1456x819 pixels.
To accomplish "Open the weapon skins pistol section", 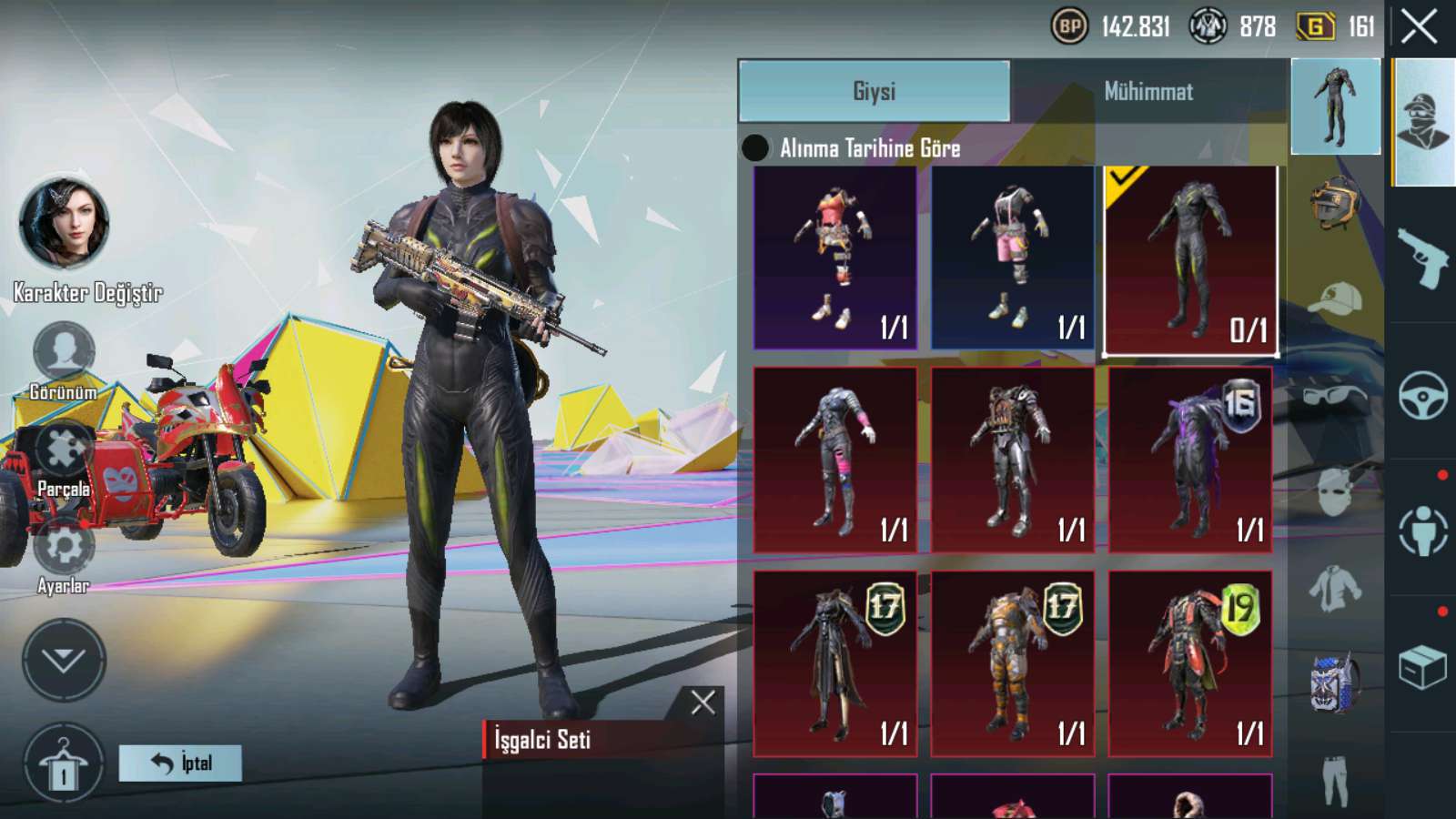I will (1422, 258).
